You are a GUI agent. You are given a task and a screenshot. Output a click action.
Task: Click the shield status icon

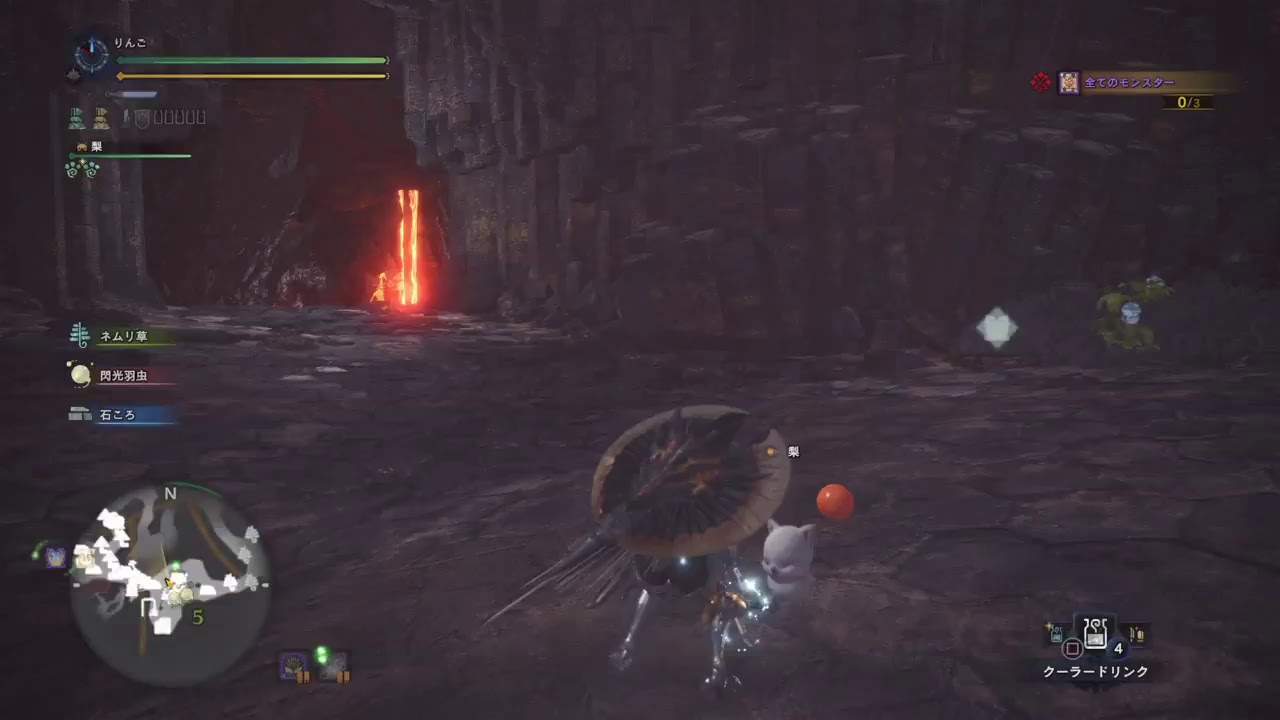pyautogui.click(x=142, y=120)
